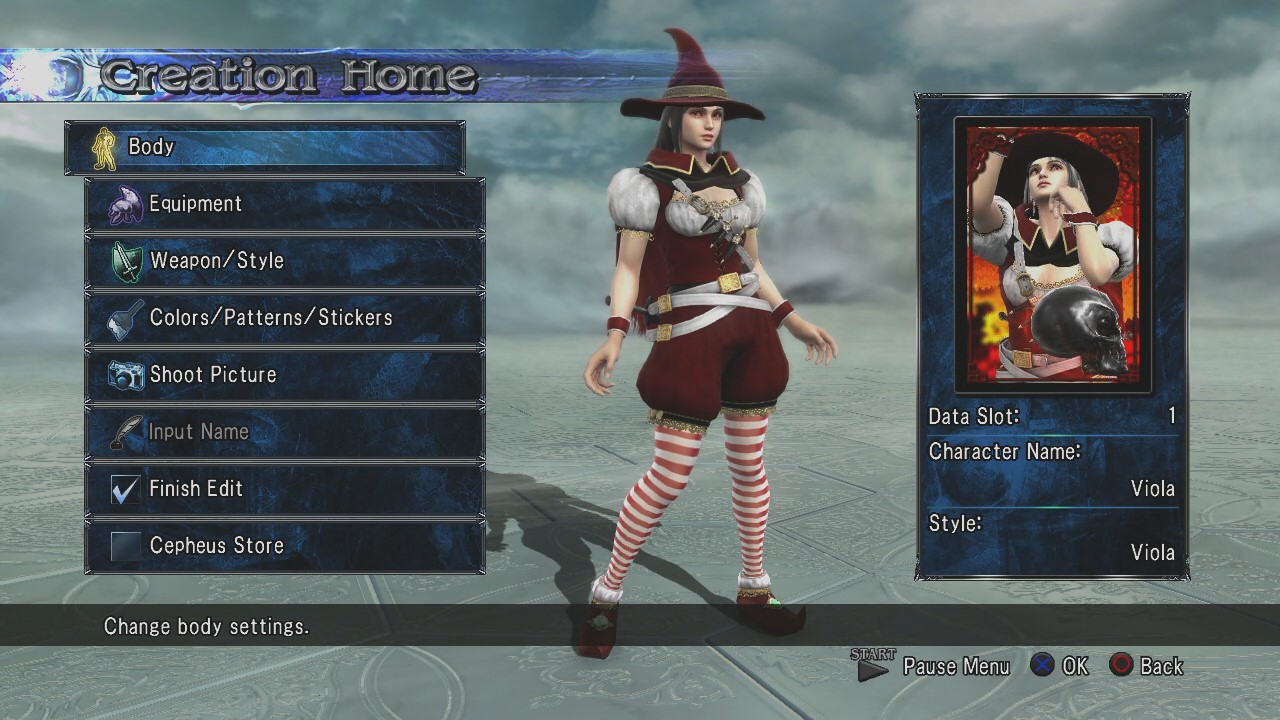Open the Cepheus Store

285,546
